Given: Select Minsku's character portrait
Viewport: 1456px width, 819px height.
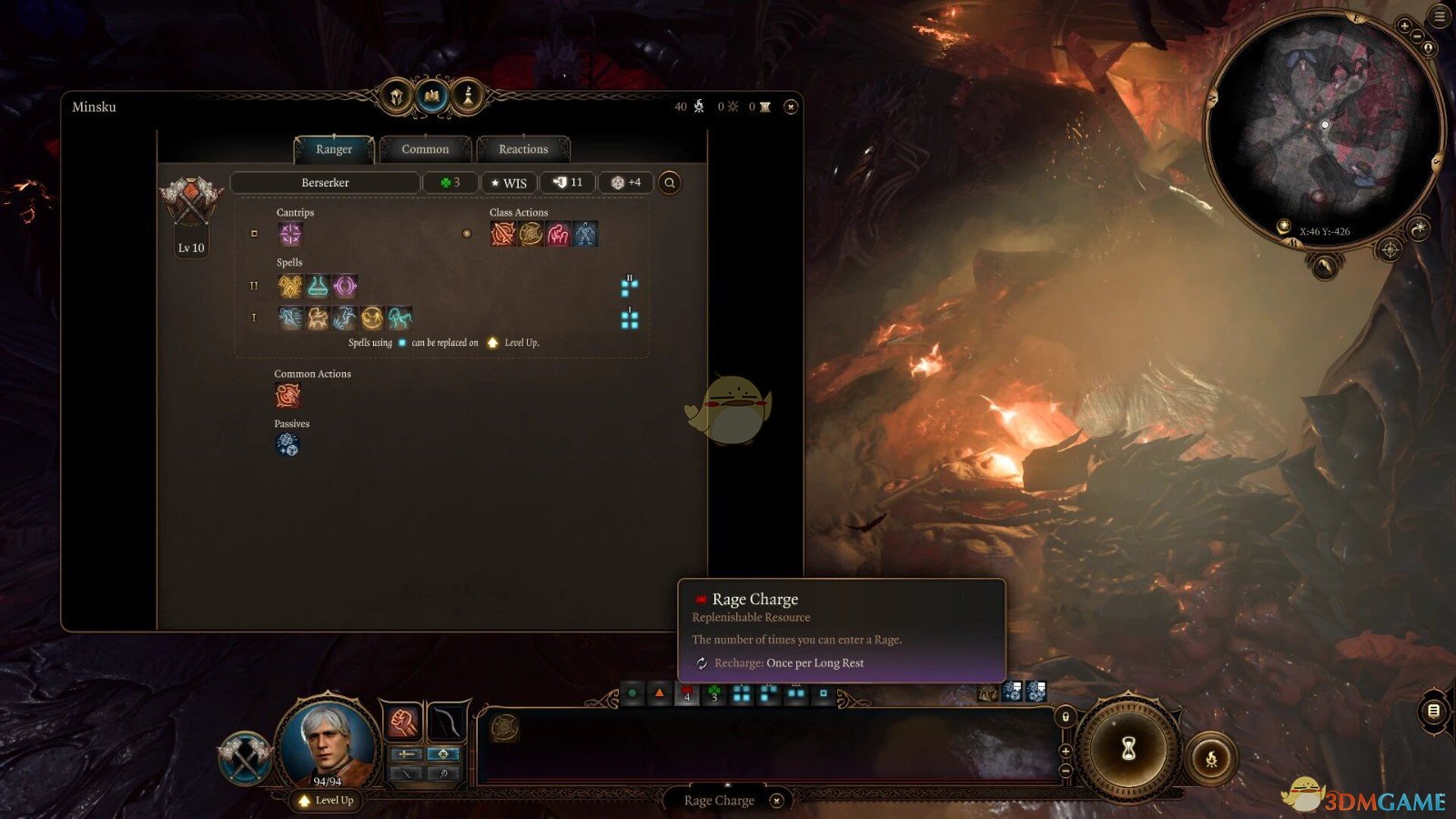Looking at the screenshot, I should coord(327,742).
